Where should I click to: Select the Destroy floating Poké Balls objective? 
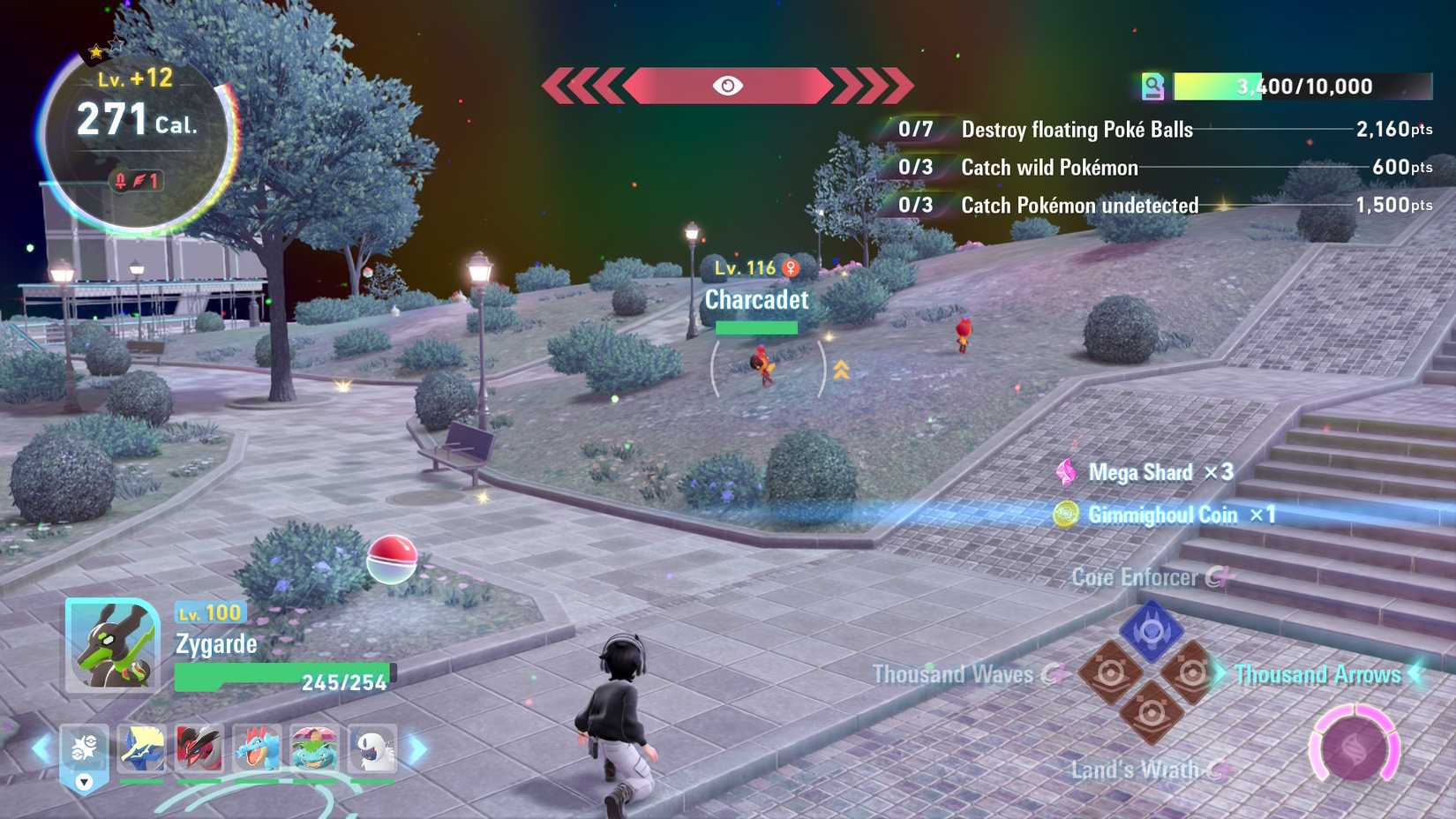click(x=1077, y=130)
